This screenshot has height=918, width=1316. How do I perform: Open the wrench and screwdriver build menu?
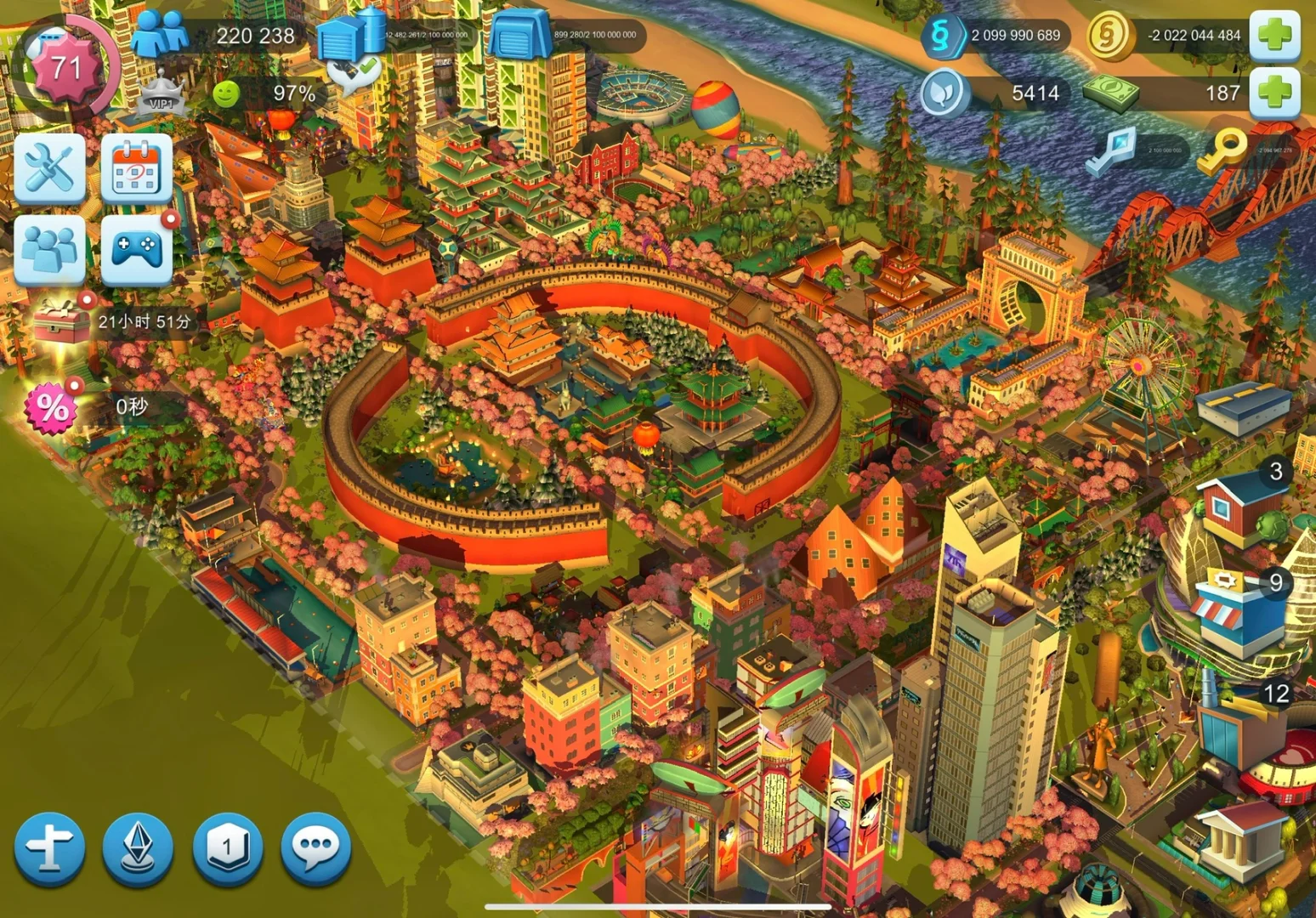[49, 167]
